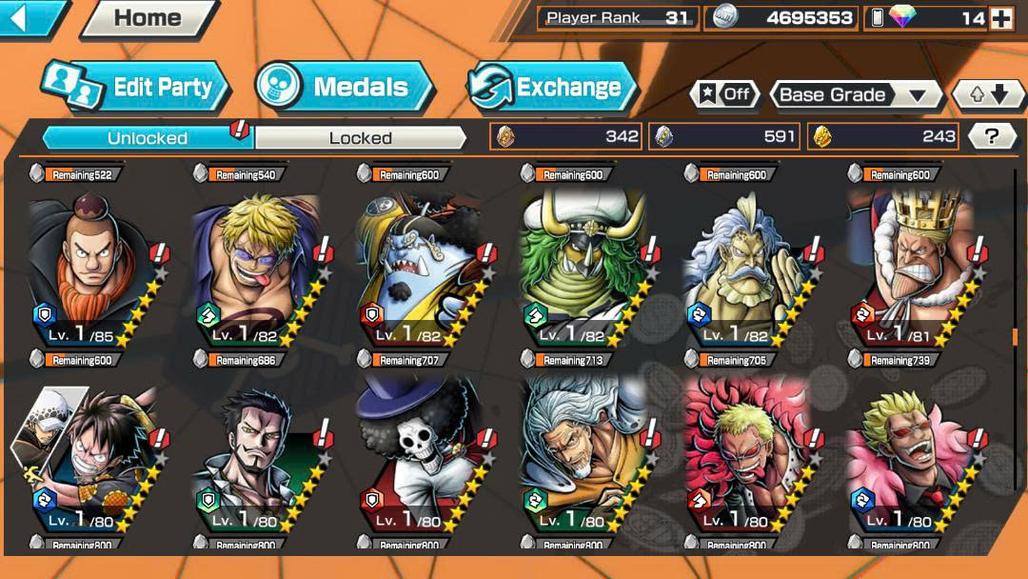Go back with the blue arrow button

pos(30,17)
